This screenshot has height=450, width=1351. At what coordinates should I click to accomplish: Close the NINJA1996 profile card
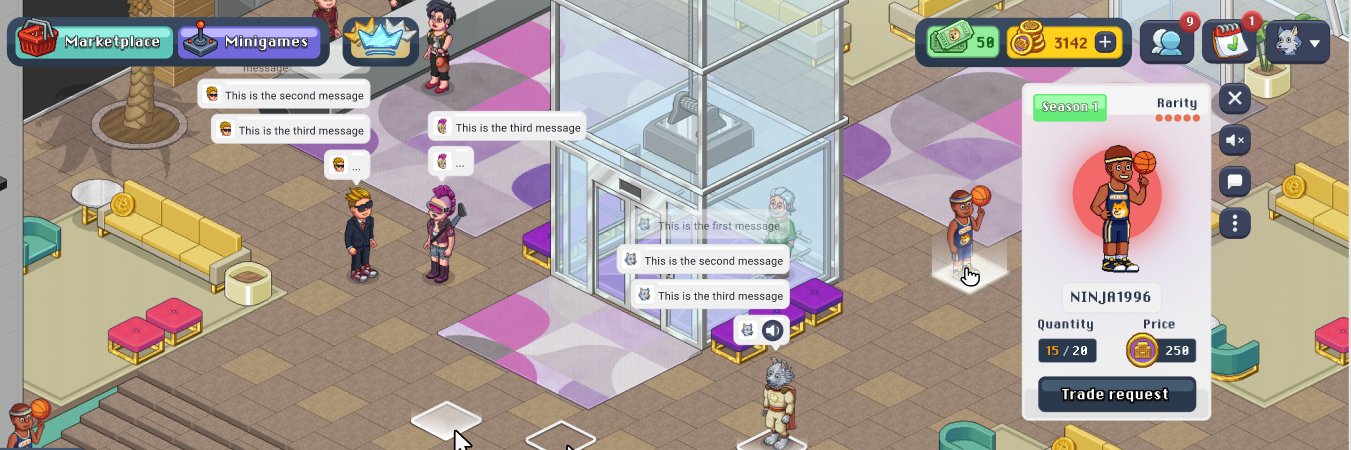(x=1235, y=98)
